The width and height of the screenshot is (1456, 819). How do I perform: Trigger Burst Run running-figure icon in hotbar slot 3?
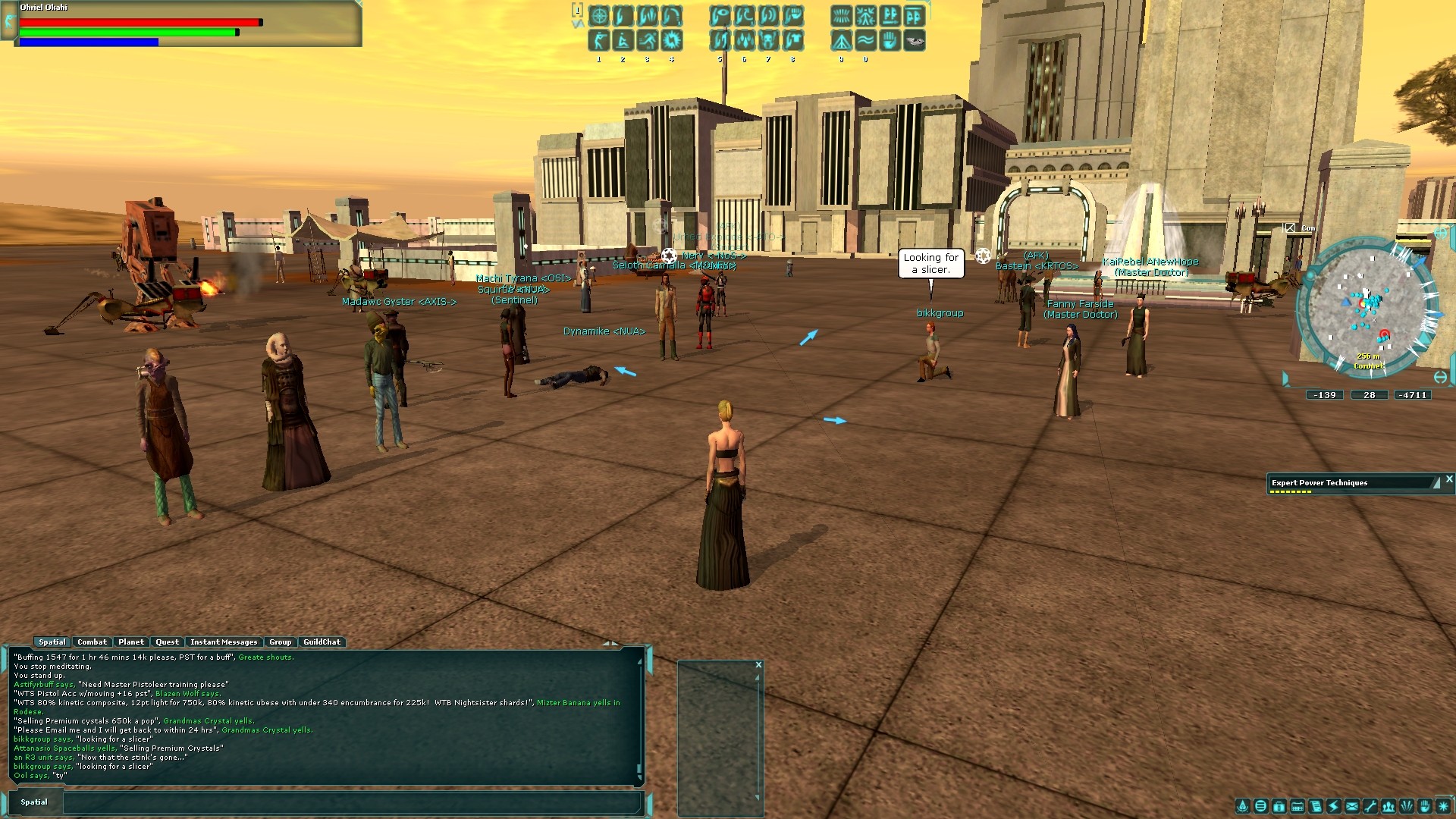click(x=646, y=42)
